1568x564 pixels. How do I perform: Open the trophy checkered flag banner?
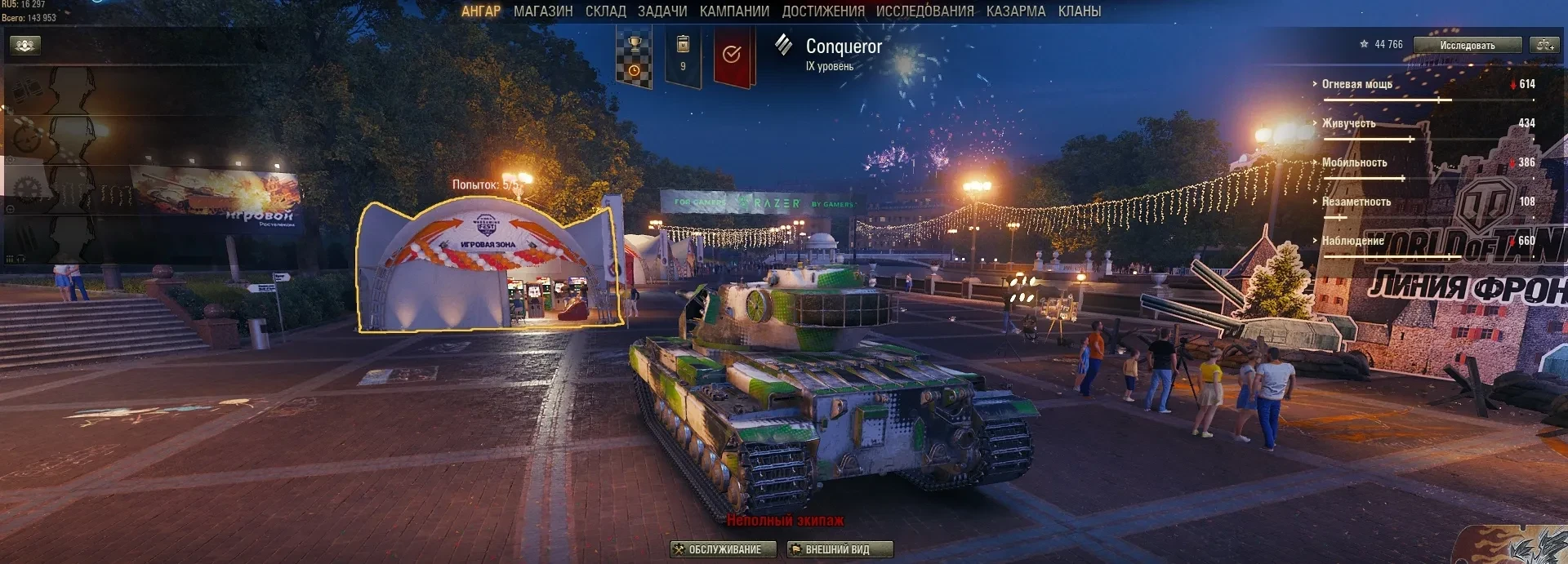coord(634,56)
